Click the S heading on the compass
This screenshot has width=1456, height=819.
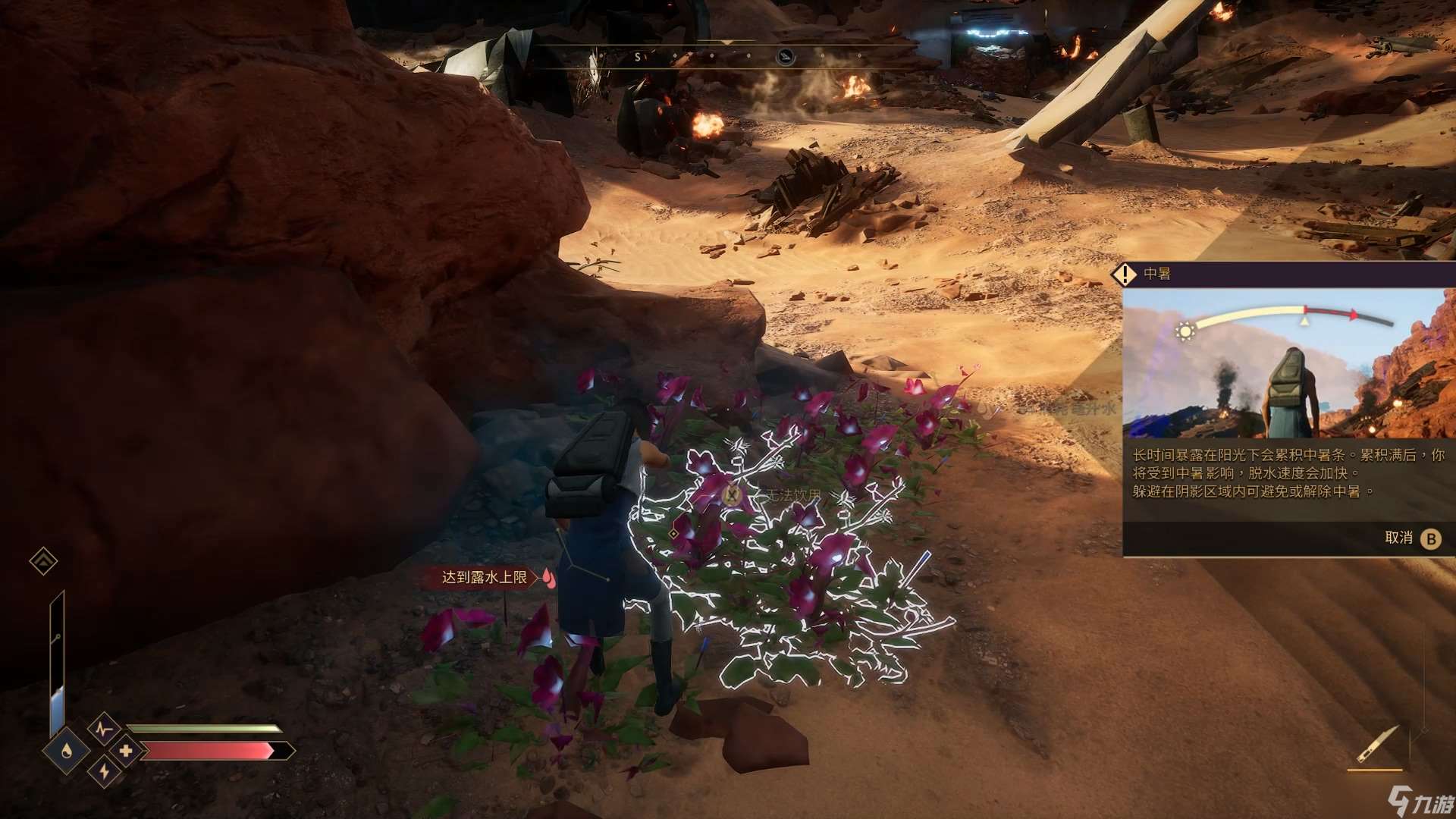click(x=637, y=57)
